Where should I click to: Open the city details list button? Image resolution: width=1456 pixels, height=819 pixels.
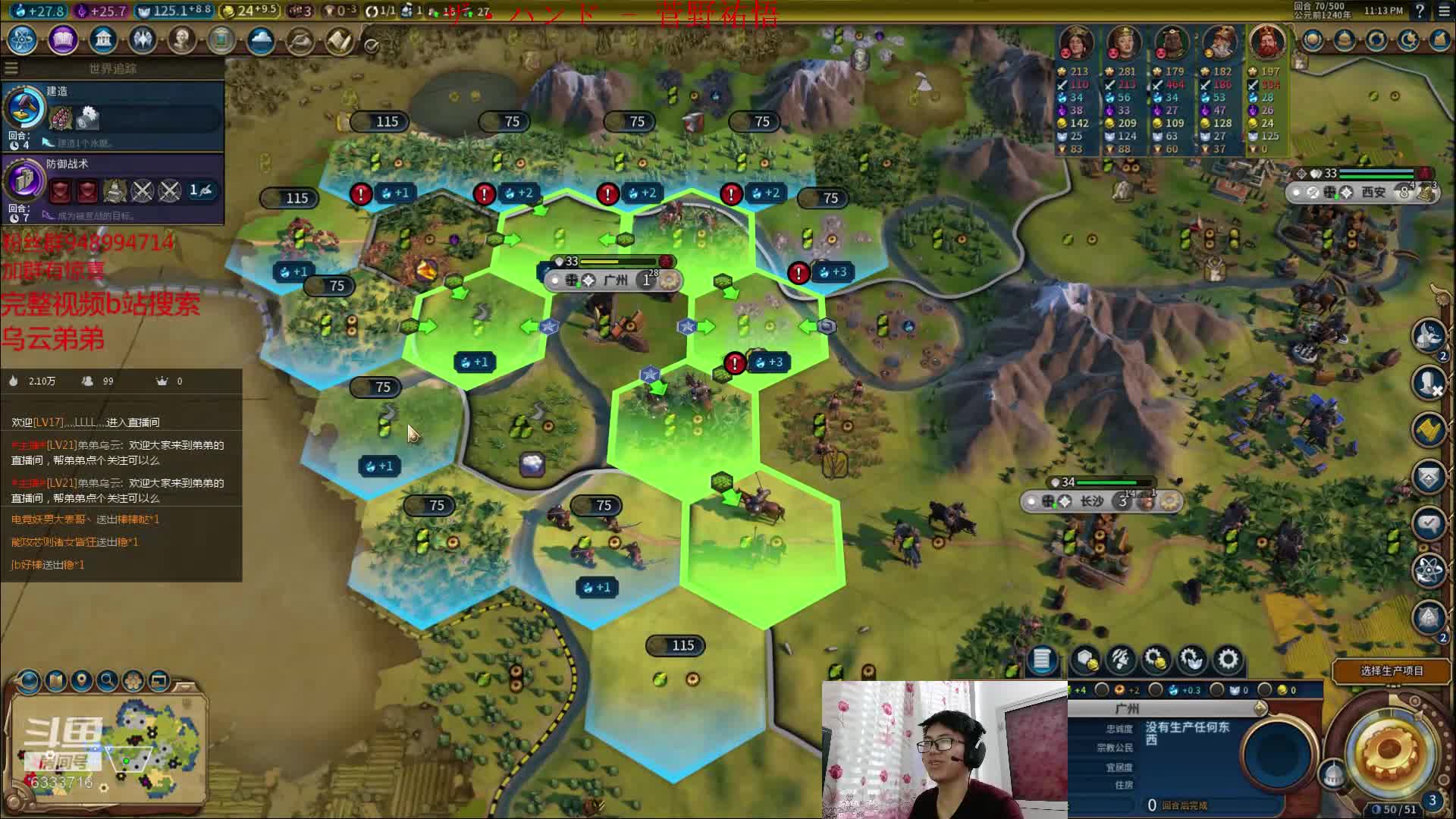pyautogui.click(x=1042, y=660)
